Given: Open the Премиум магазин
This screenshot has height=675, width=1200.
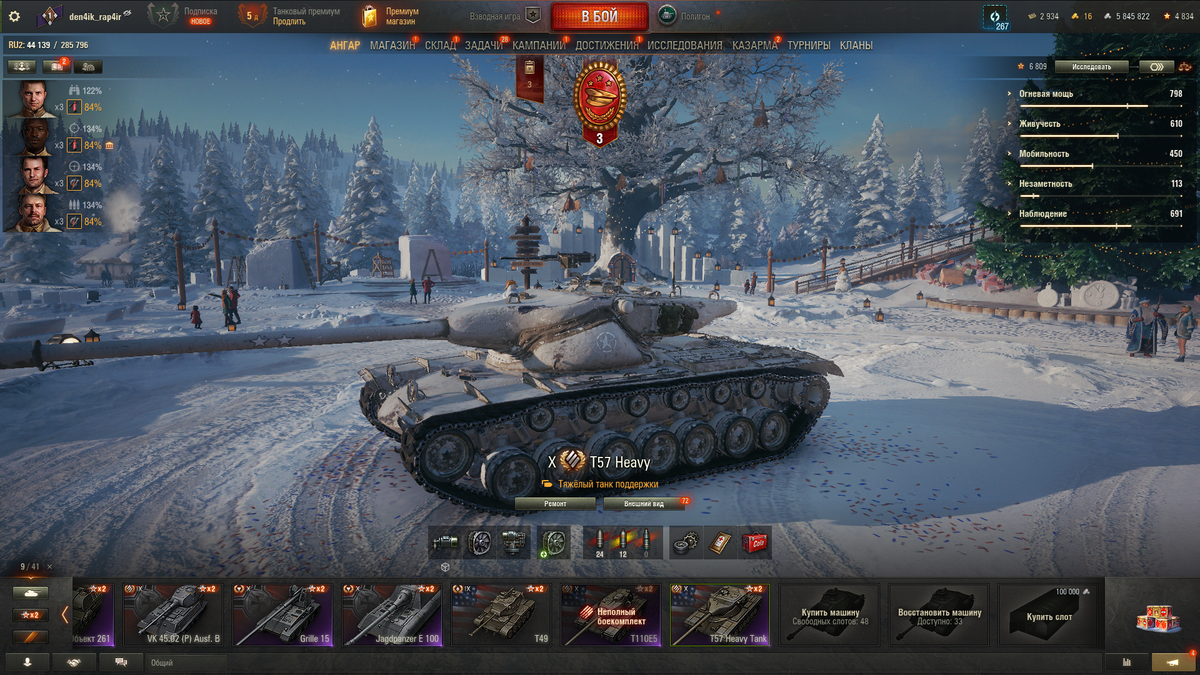Looking at the screenshot, I should (392, 16).
